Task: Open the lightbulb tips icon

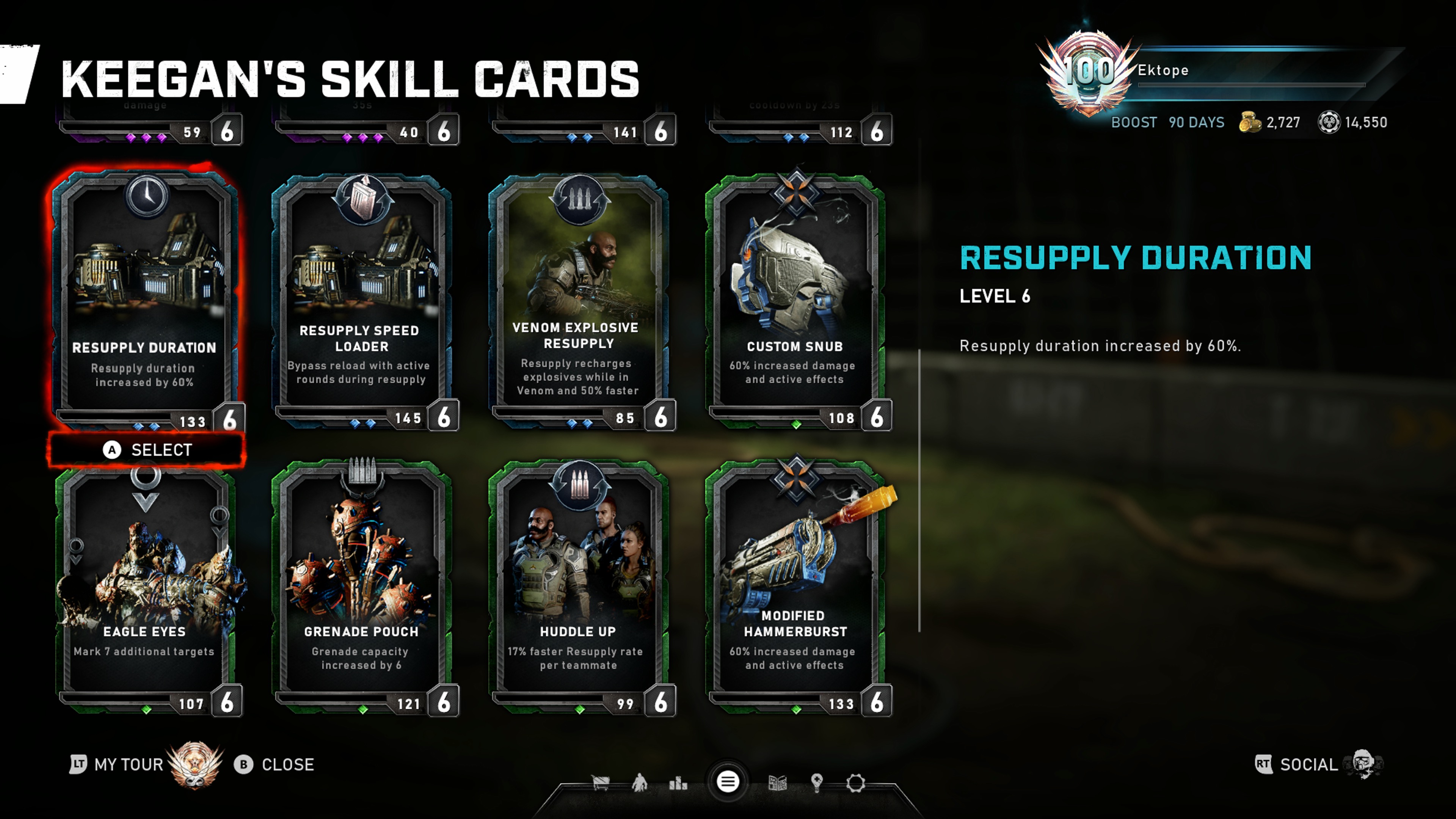Action: 817,783
